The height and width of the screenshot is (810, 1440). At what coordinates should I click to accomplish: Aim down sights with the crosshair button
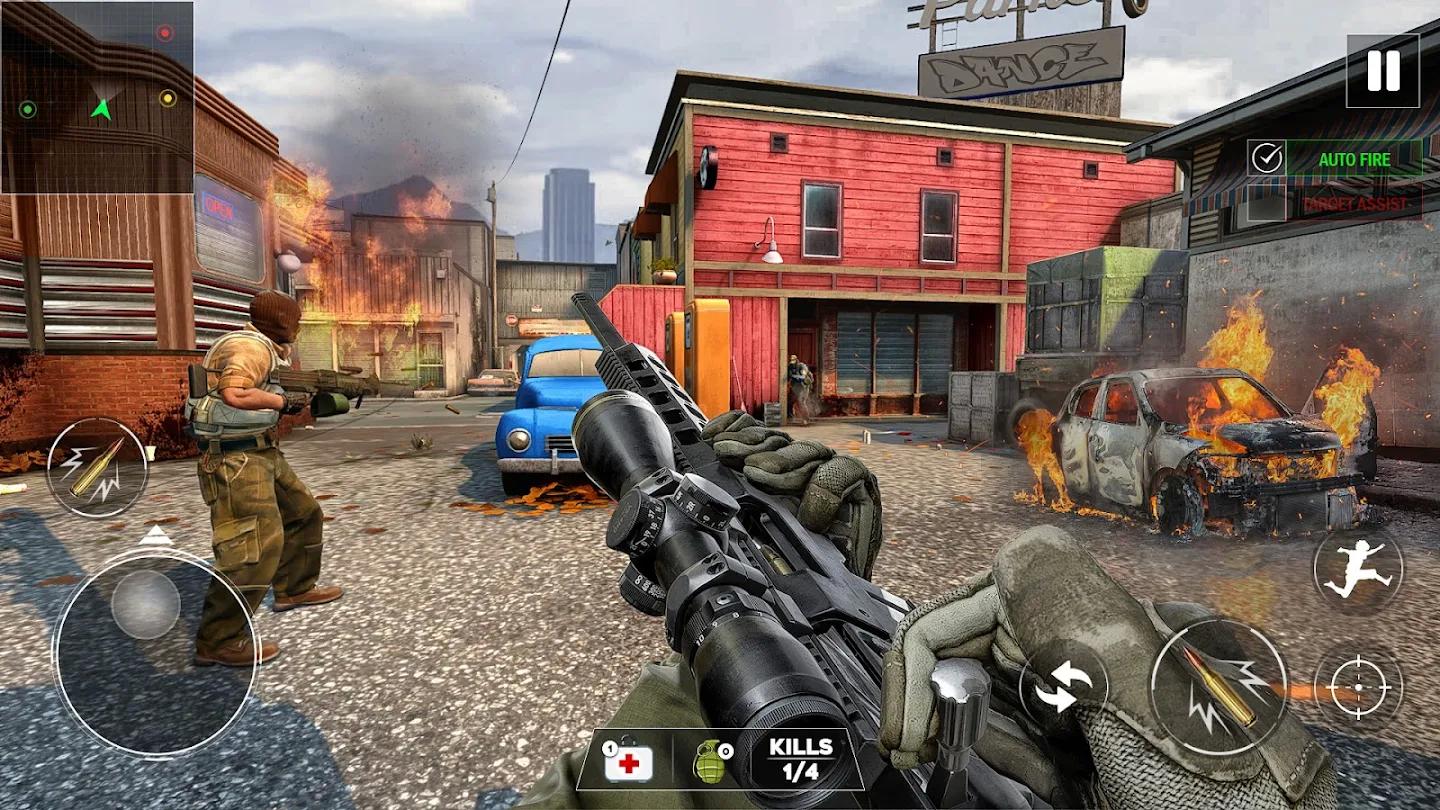coord(1358,687)
